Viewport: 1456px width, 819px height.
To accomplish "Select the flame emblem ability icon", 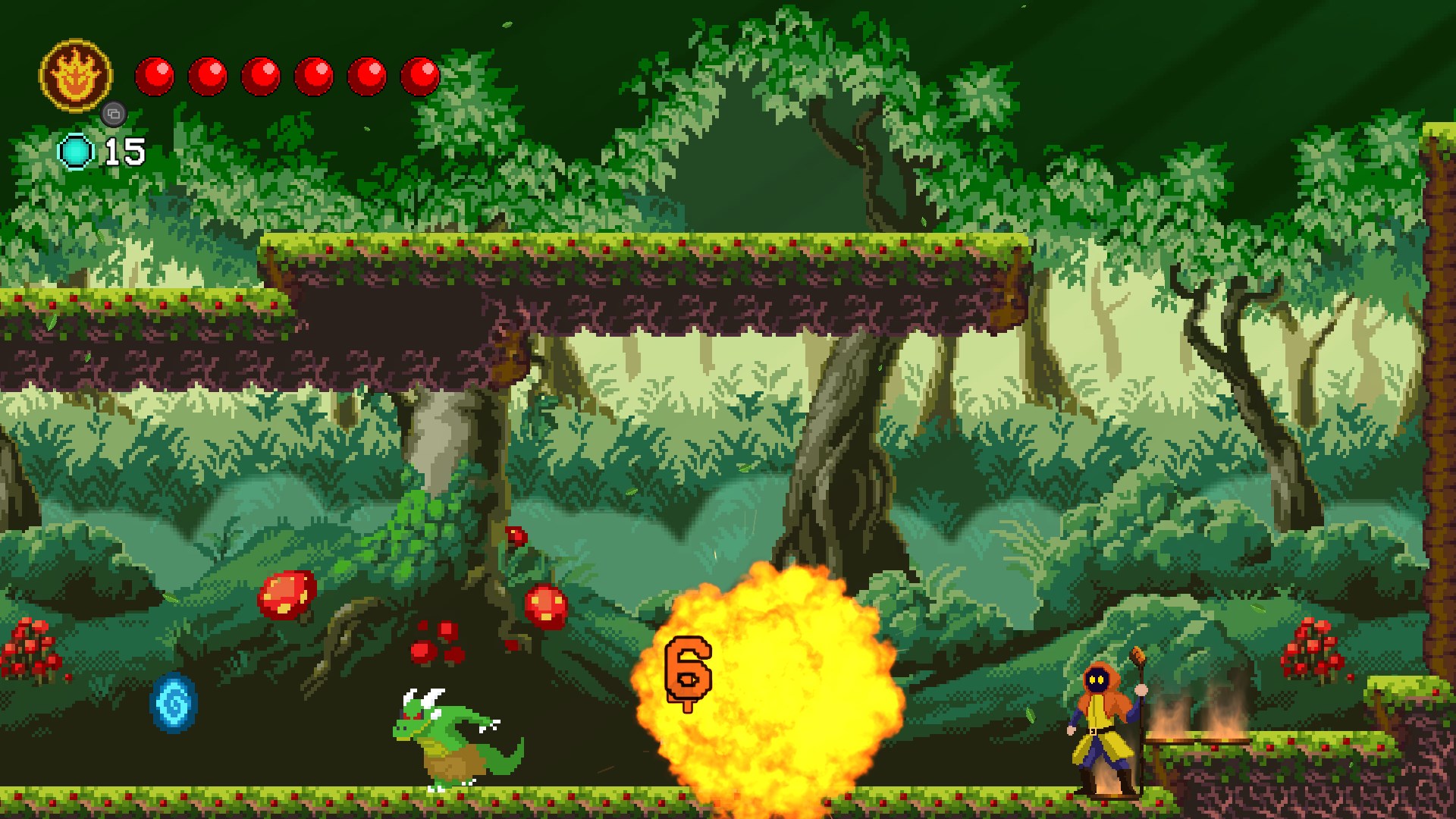I will click(x=75, y=73).
